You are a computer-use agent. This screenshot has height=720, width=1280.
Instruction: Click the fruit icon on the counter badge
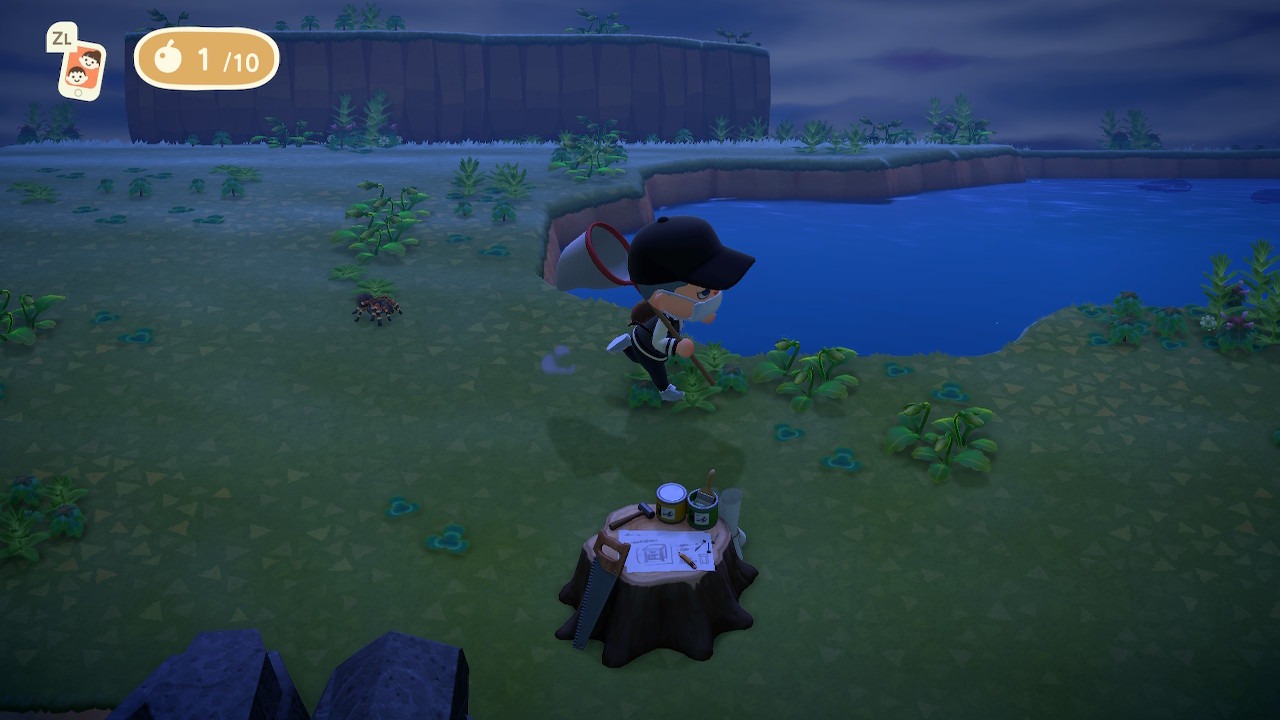168,61
